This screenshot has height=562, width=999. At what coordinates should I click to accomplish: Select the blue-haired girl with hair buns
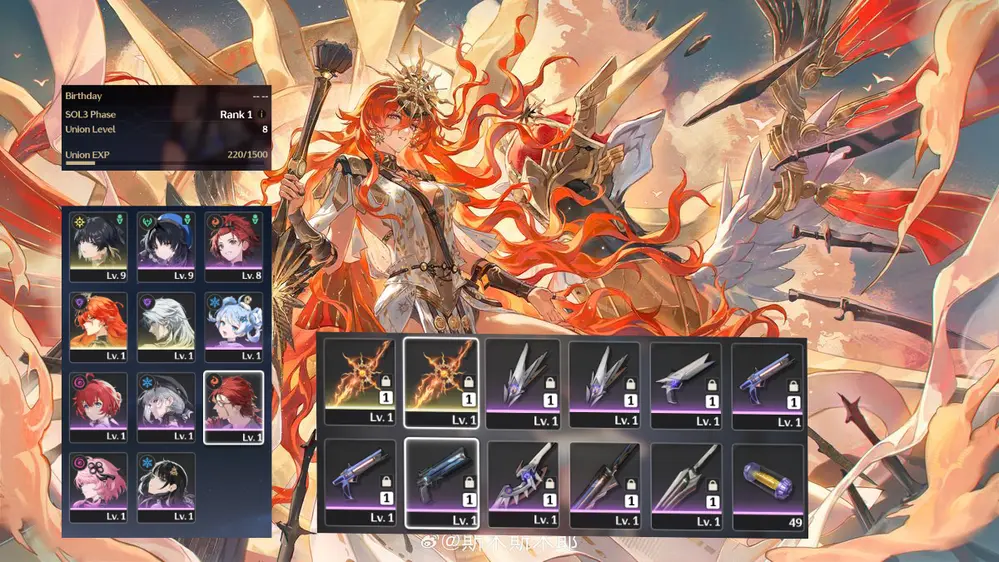232,326
